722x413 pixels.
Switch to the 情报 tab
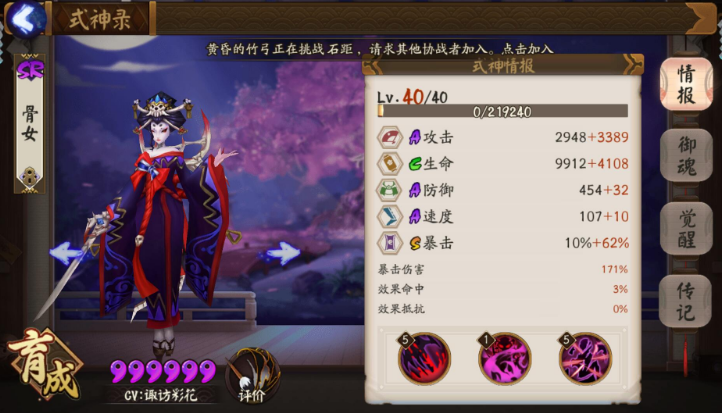pyautogui.click(x=686, y=85)
